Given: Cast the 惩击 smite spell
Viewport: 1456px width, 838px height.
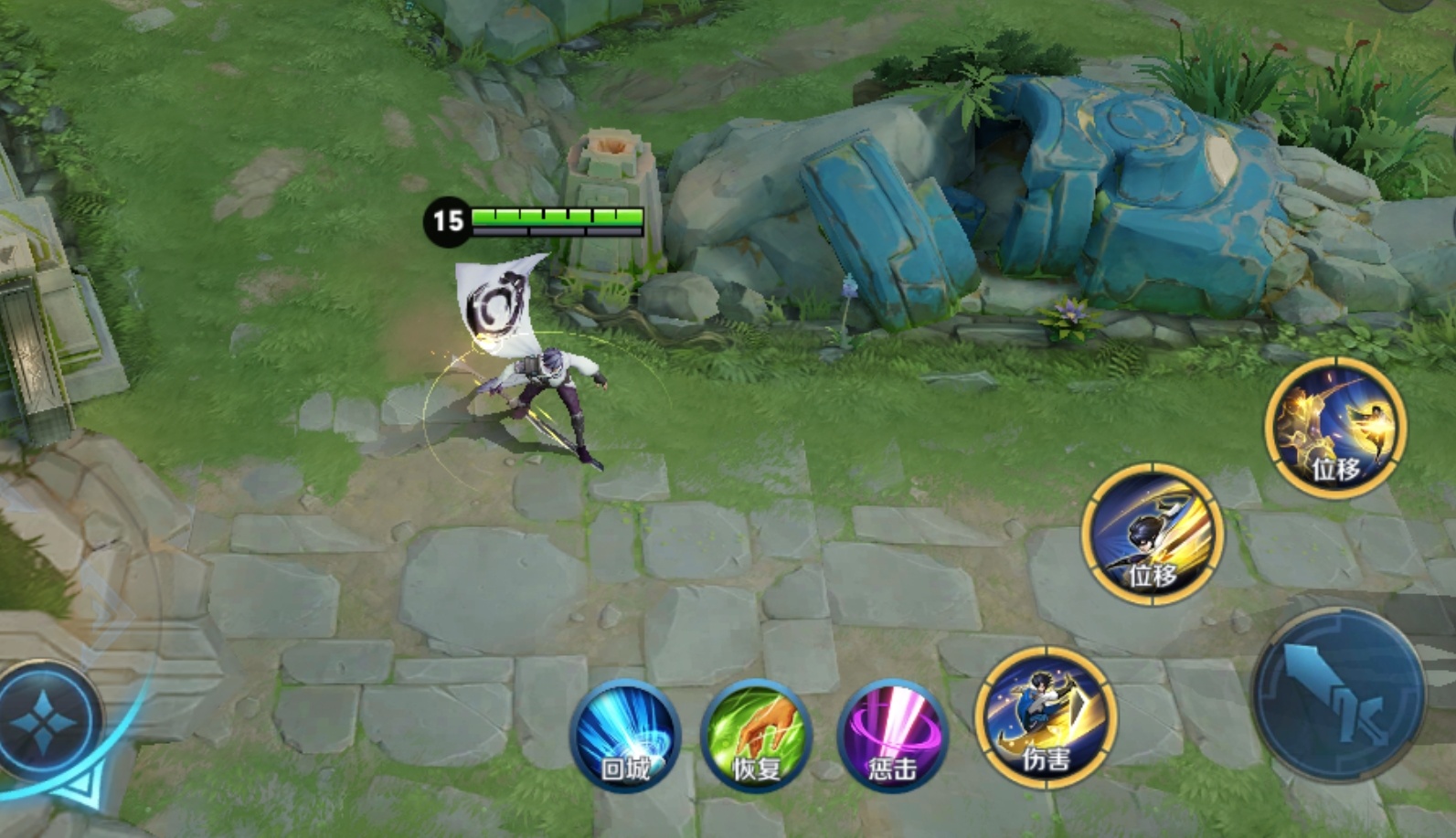Looking at the screenshot, I should point(891,737).
